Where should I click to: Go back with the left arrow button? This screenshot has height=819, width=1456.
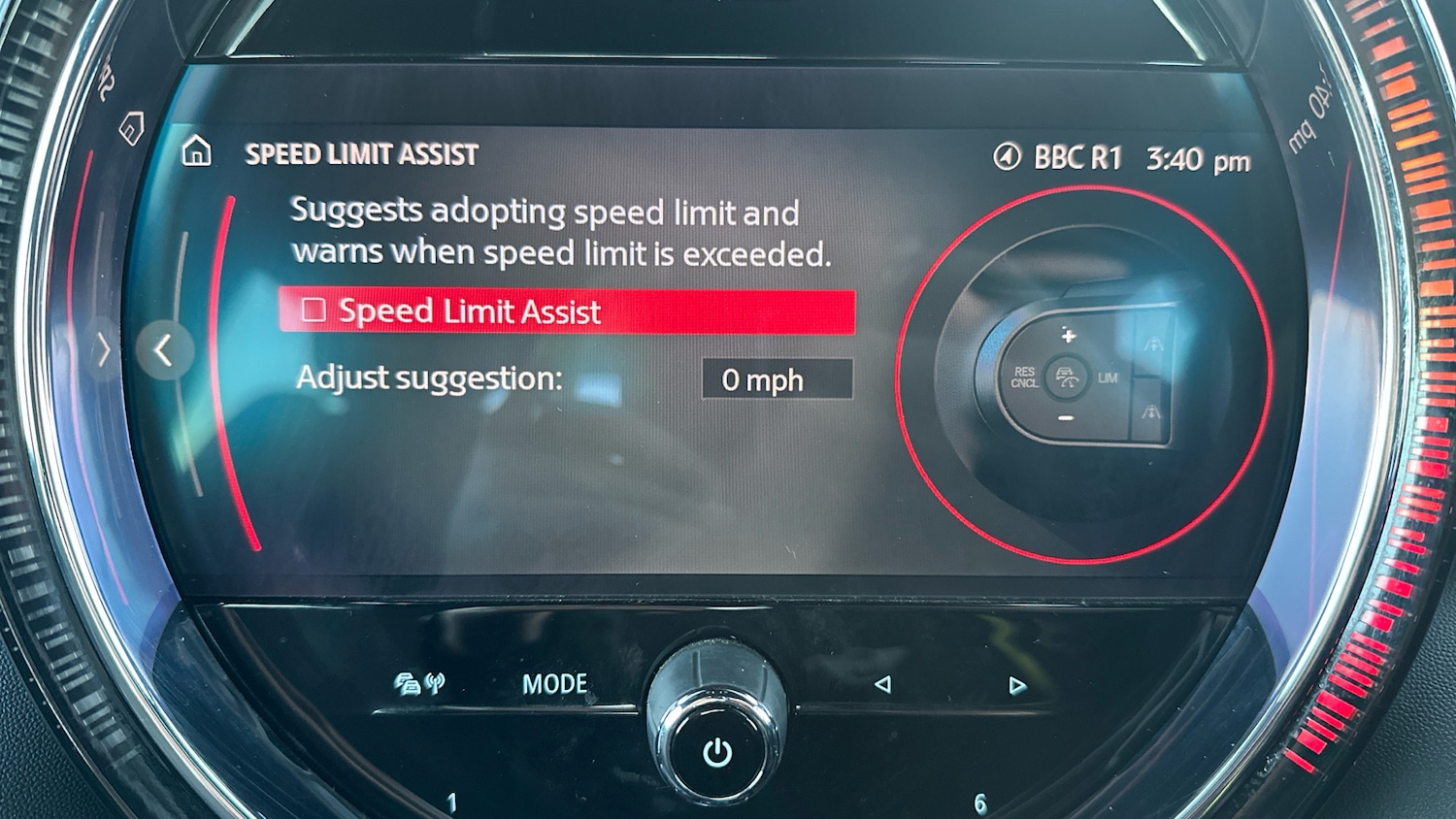click(164, 350)
